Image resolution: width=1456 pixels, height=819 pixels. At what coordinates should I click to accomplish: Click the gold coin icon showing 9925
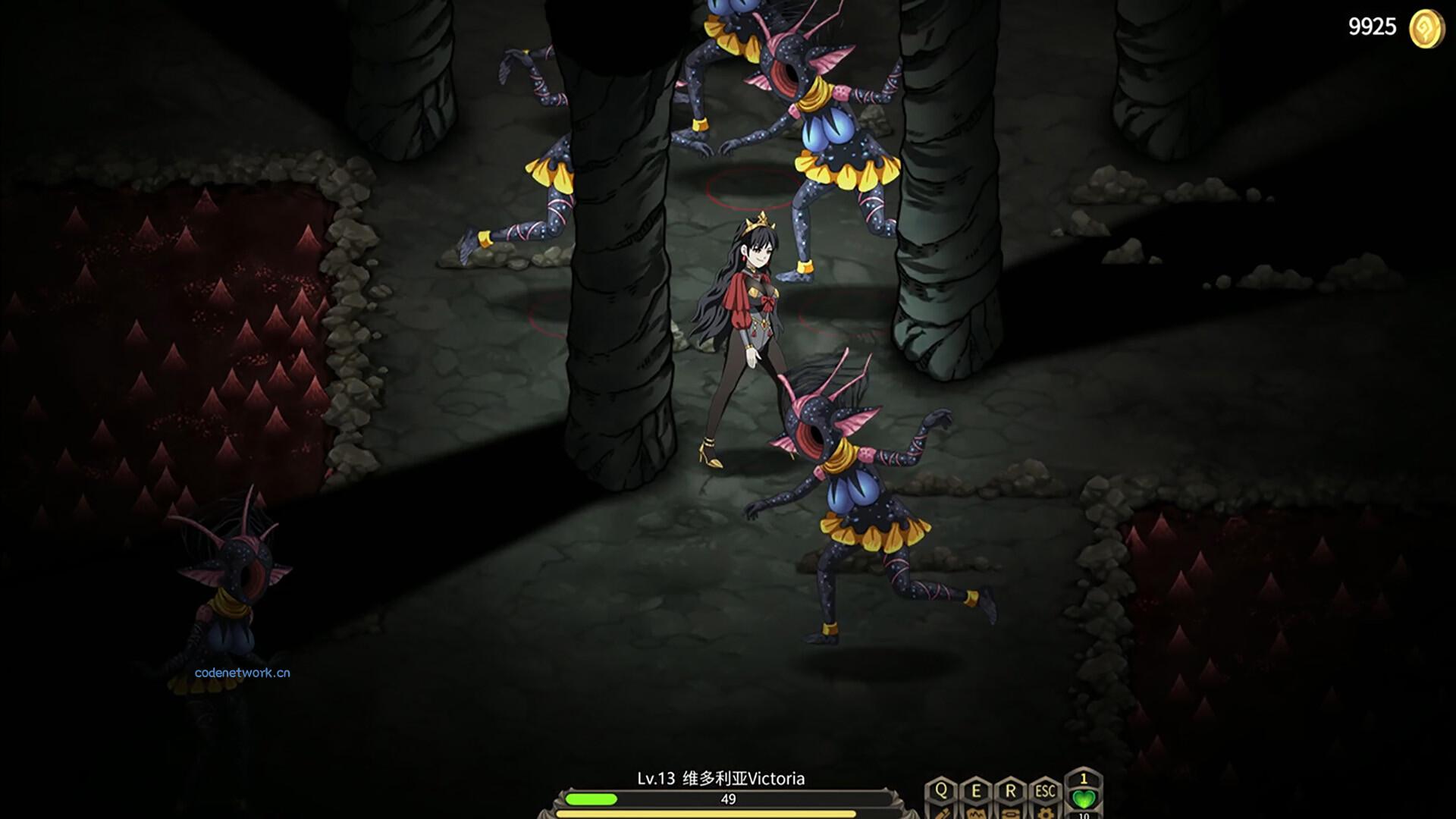(x=1423, y=29)
